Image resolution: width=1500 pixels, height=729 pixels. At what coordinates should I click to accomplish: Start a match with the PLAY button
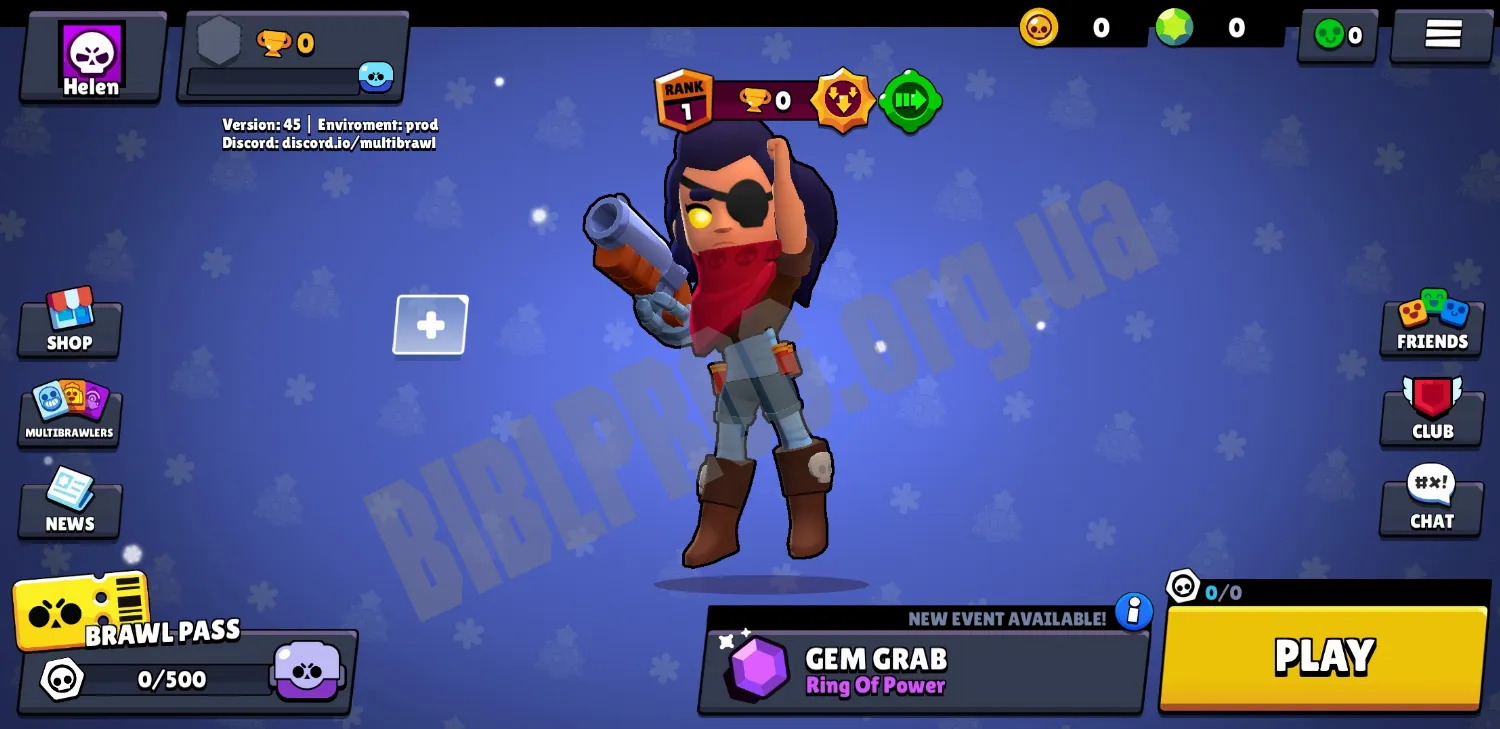point(1323,657)
